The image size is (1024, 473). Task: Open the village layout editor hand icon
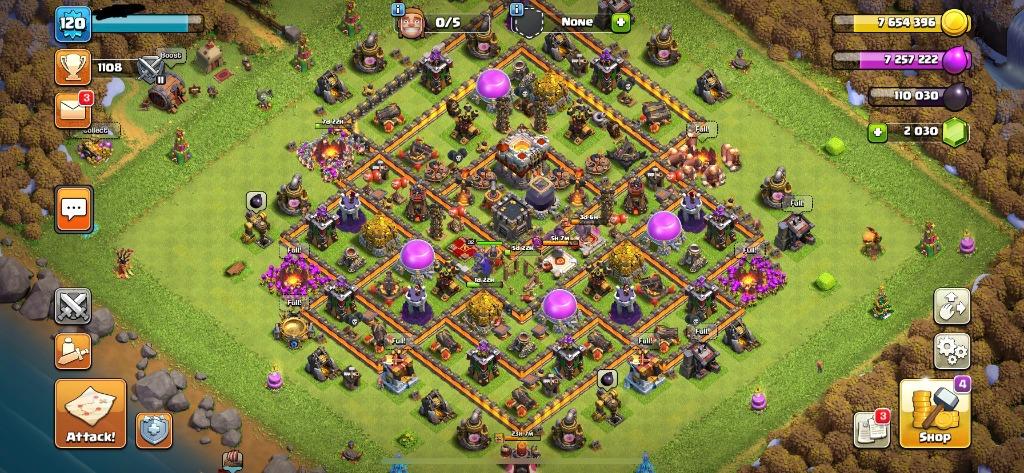951,306
